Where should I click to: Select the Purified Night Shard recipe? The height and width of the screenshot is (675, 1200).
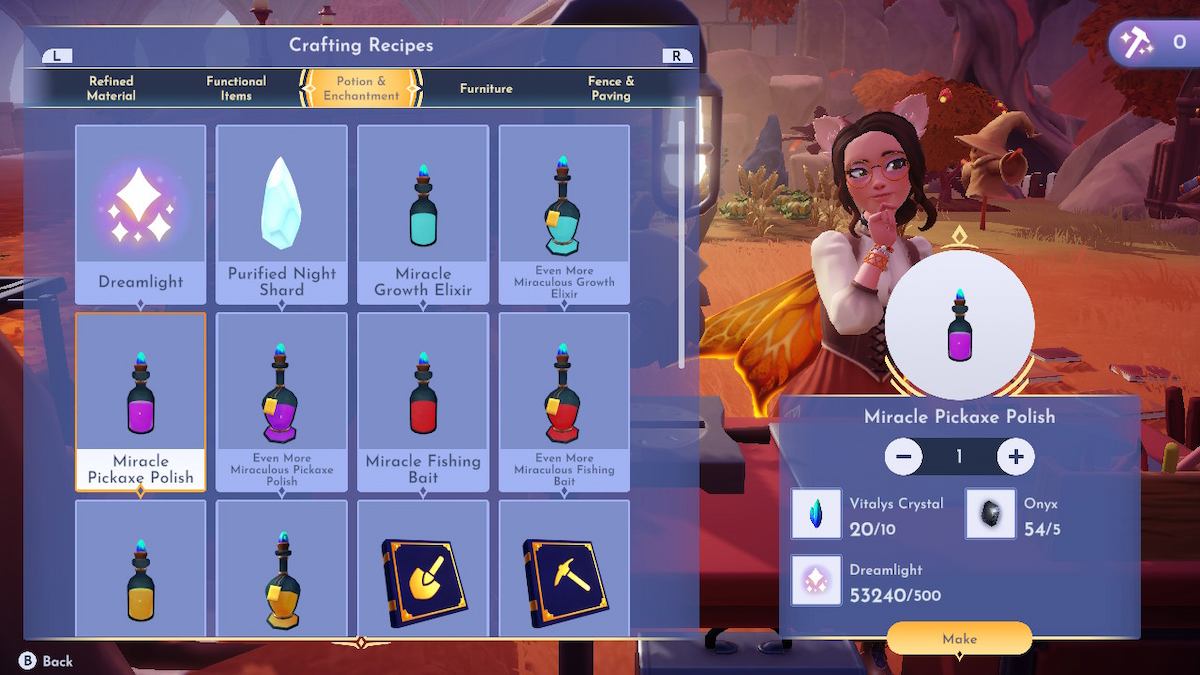click(282, 214)
